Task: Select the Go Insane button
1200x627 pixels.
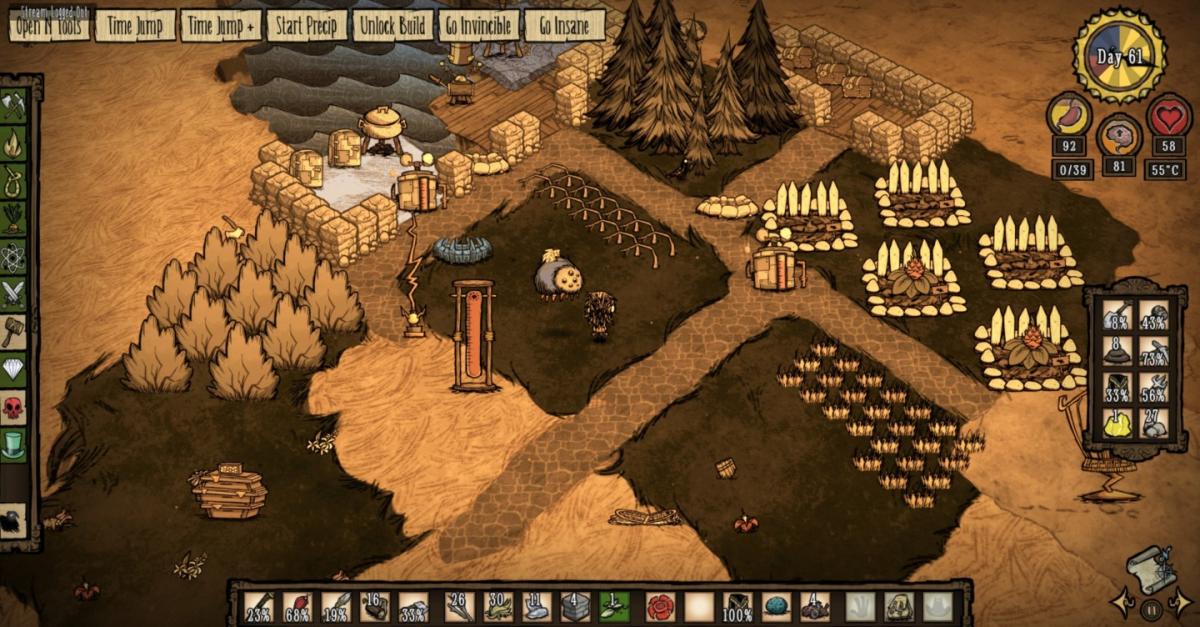Action: click(565, 26)
